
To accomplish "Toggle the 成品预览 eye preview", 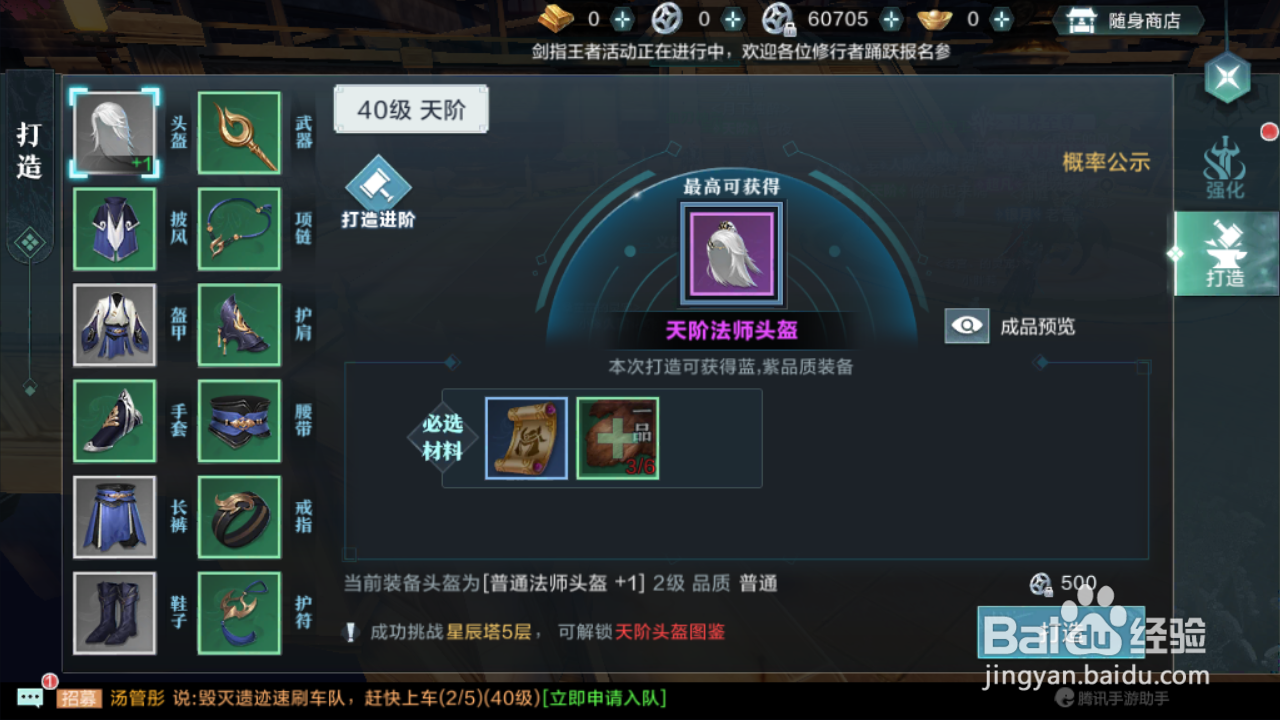I will point(966,325).
